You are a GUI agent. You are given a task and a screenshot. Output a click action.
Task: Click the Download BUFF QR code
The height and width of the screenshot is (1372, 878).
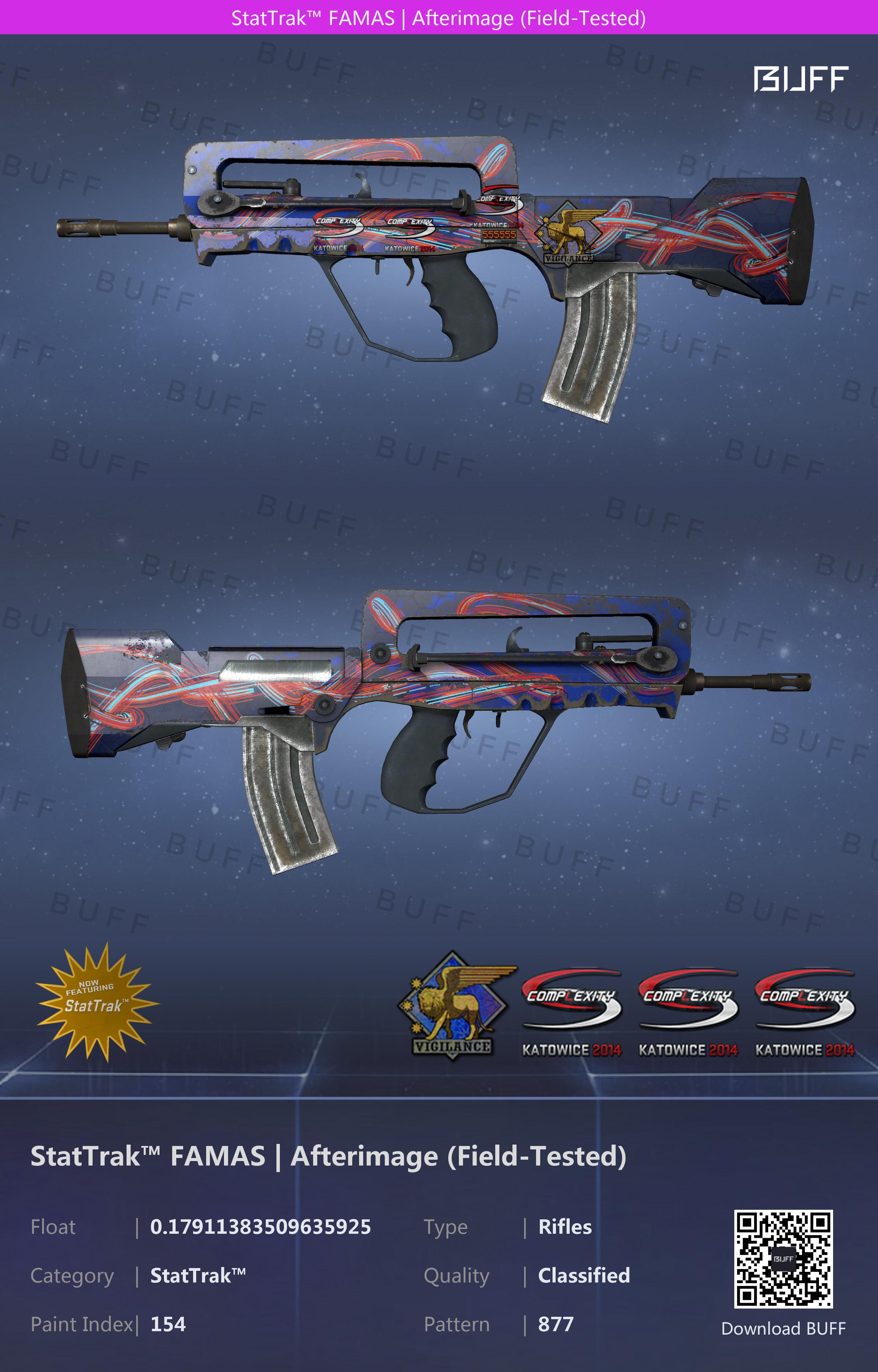pos(783,1258)
